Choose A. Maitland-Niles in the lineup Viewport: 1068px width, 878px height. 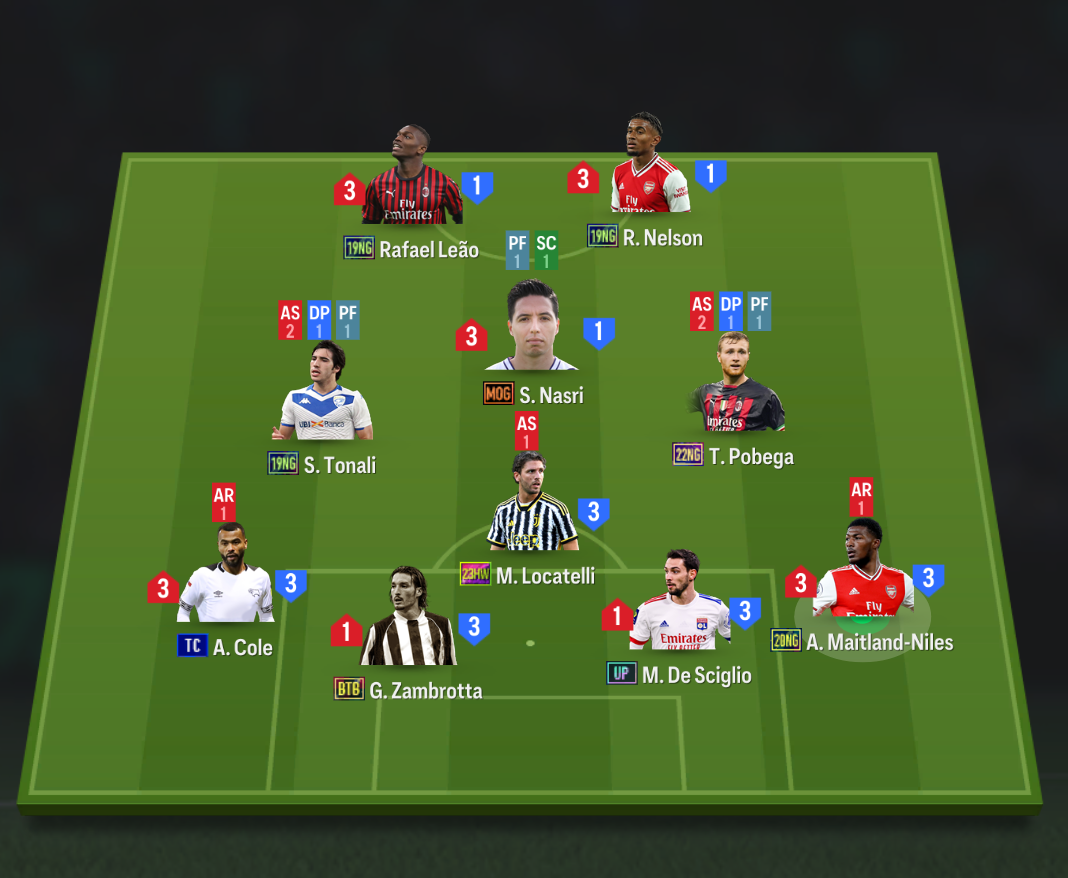862,575
